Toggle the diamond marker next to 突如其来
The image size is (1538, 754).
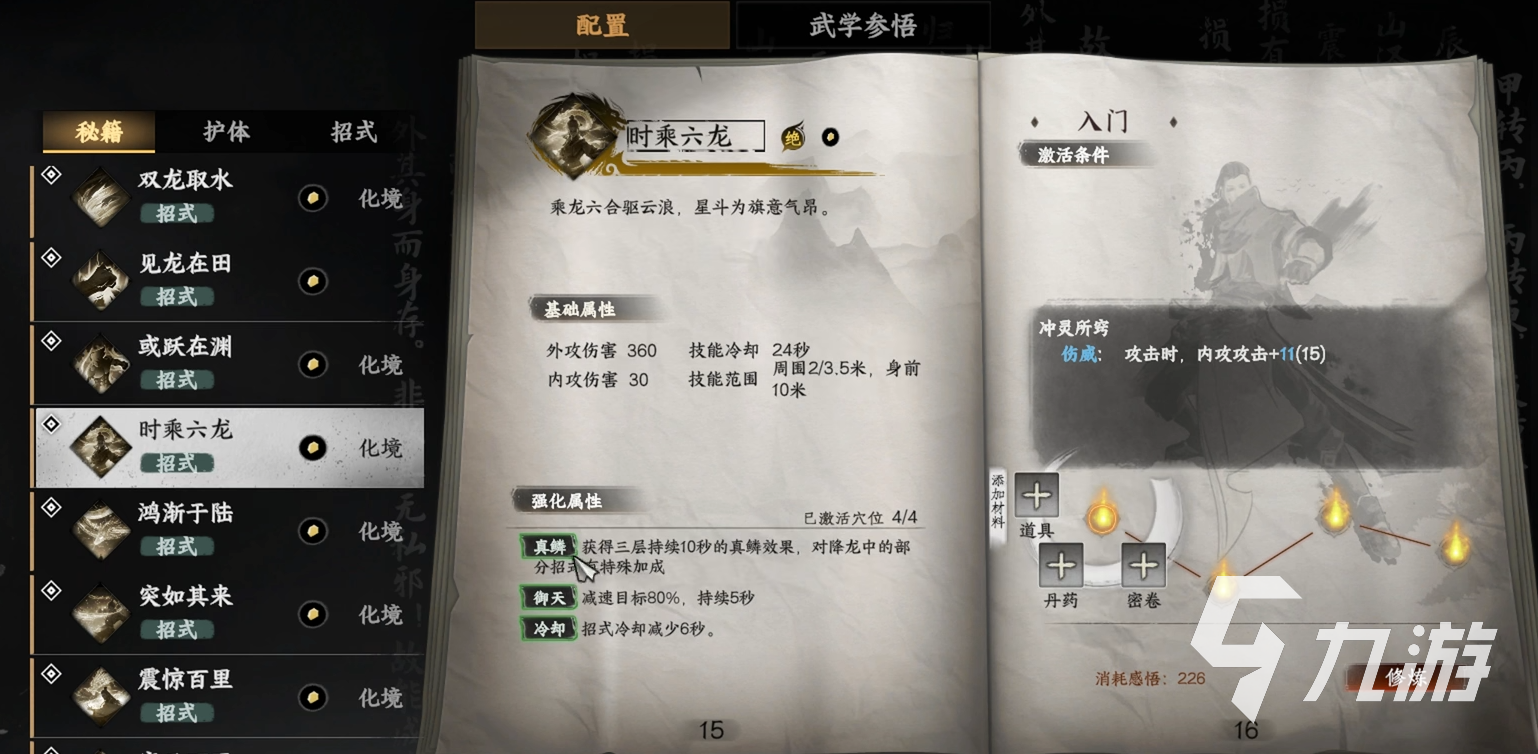coord(49,591)
